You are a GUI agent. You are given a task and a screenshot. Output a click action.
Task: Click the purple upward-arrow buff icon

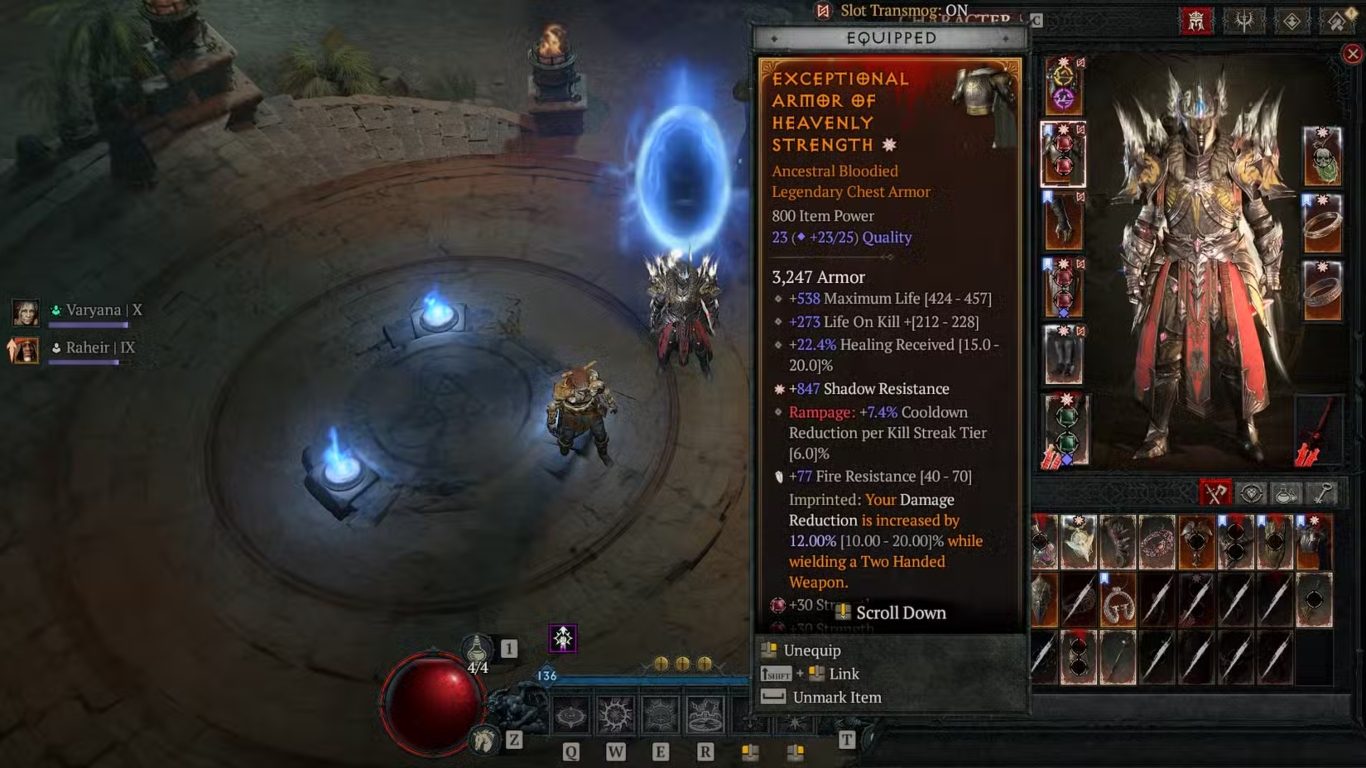click(x=563, y=638)
